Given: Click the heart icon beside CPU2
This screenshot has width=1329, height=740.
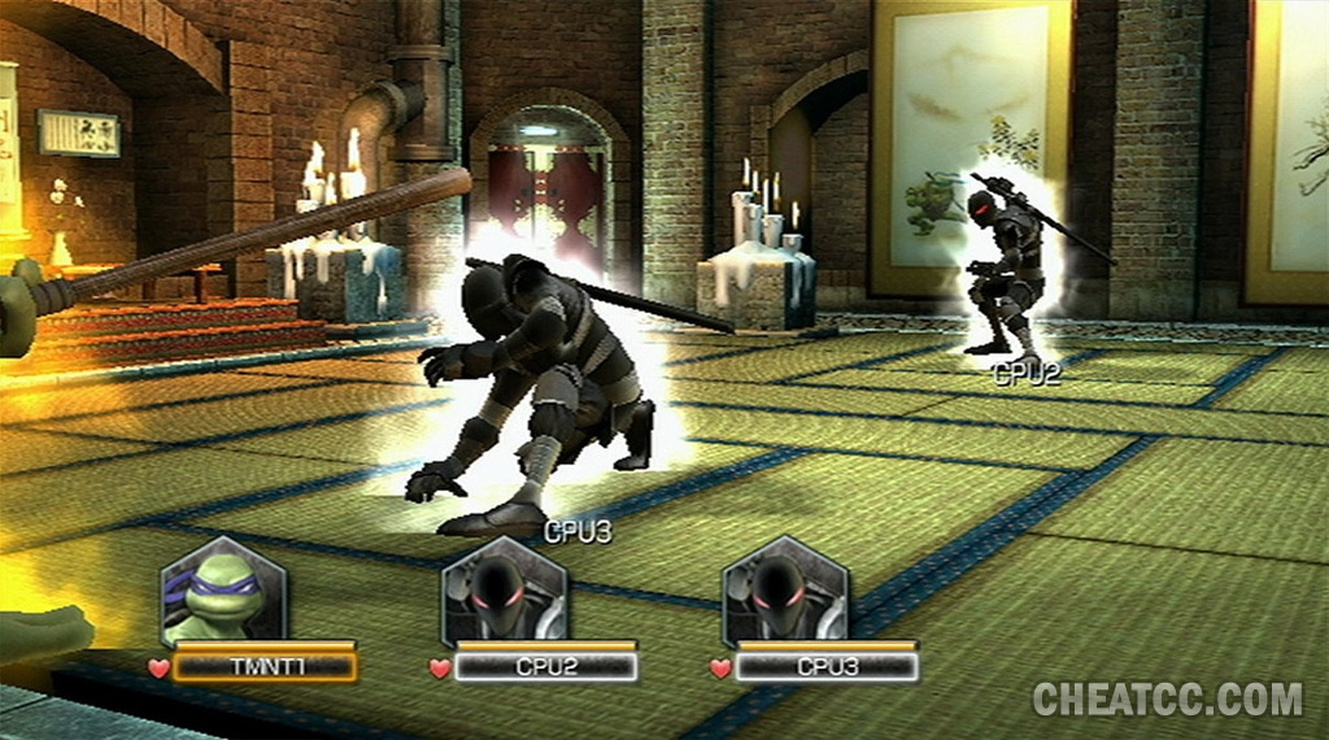Looking at the screenshot, I should 440,666.
